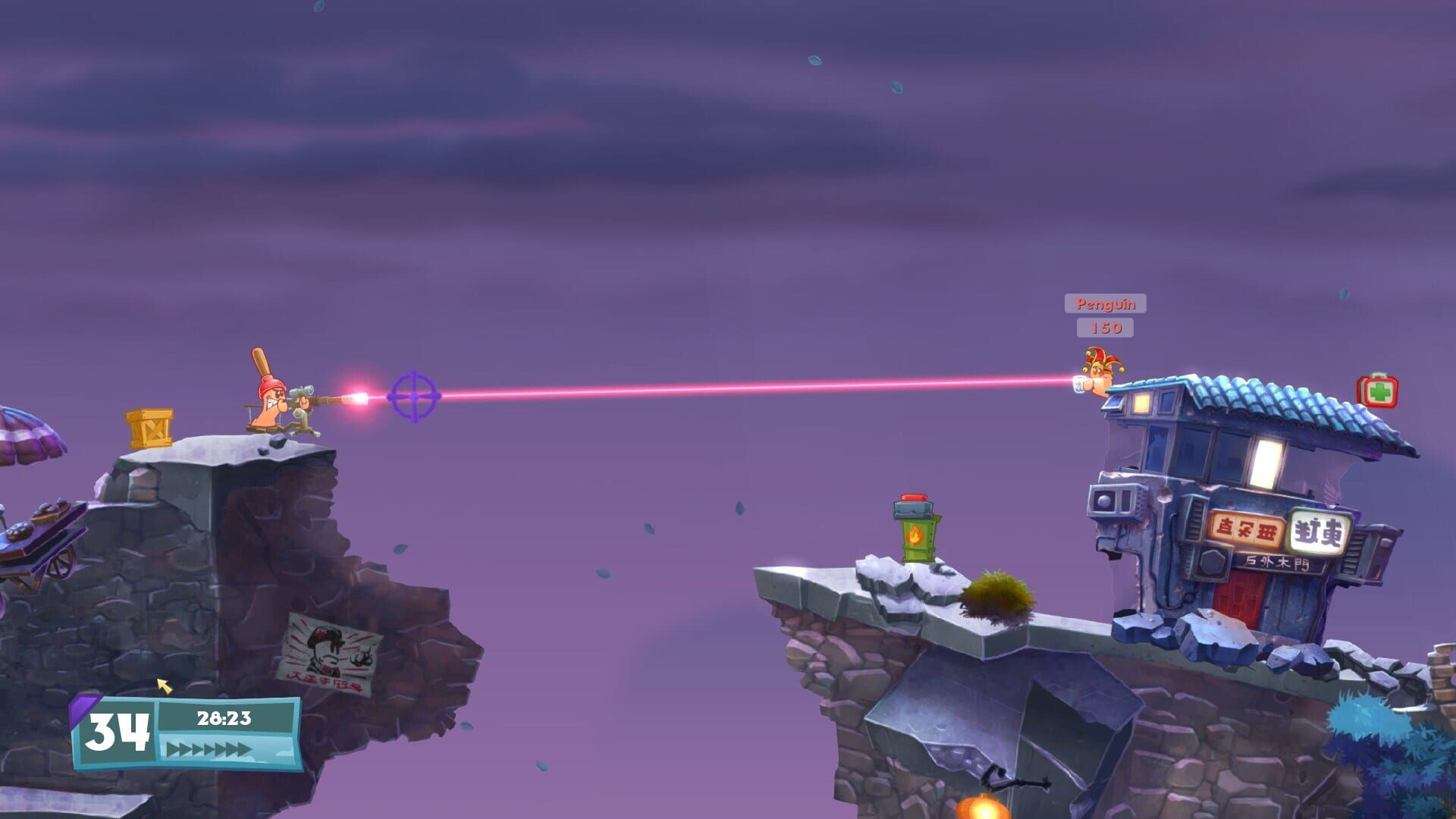1456x819 pixels.
Task: Click the yellow cursor arrow above the HUD
Action: (x=164, y=687)
